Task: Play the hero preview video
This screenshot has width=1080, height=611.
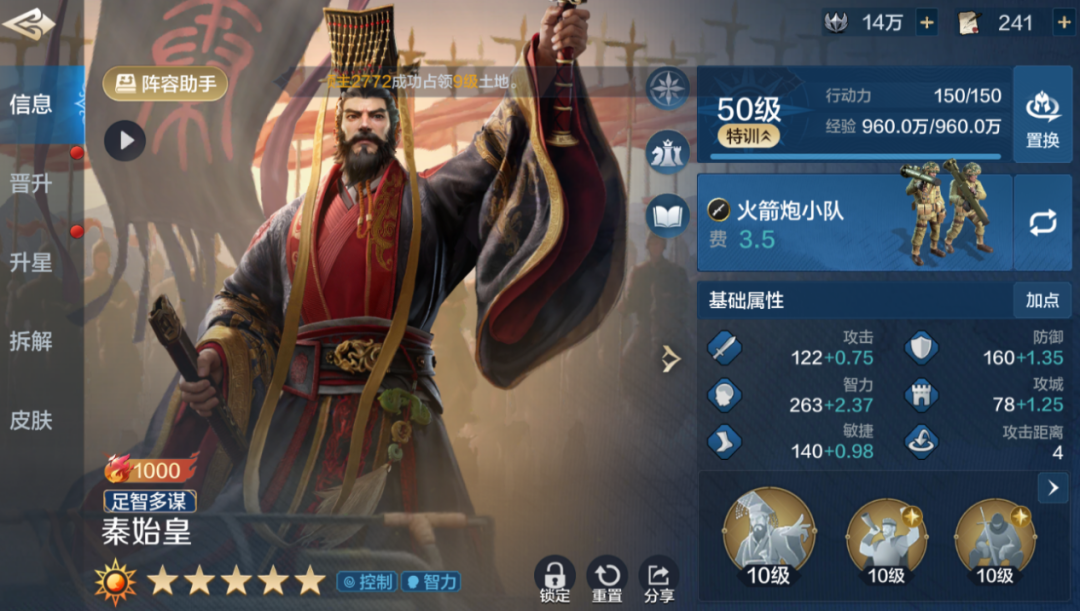Action: point(125,141)
